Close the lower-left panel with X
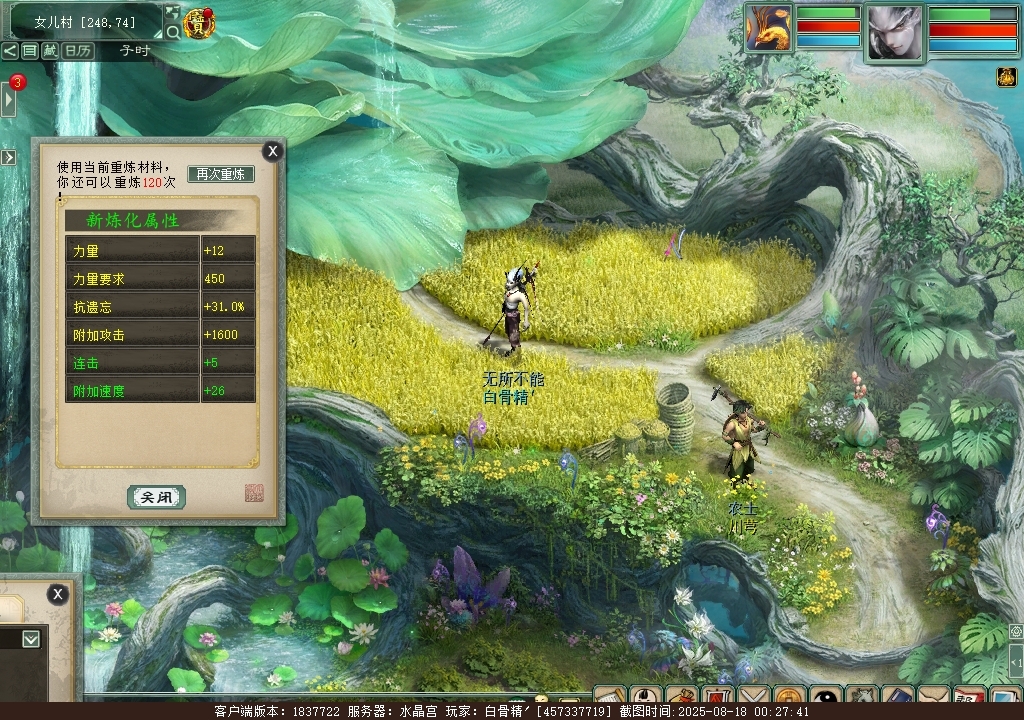The image size is (1024, 720). 58,594
